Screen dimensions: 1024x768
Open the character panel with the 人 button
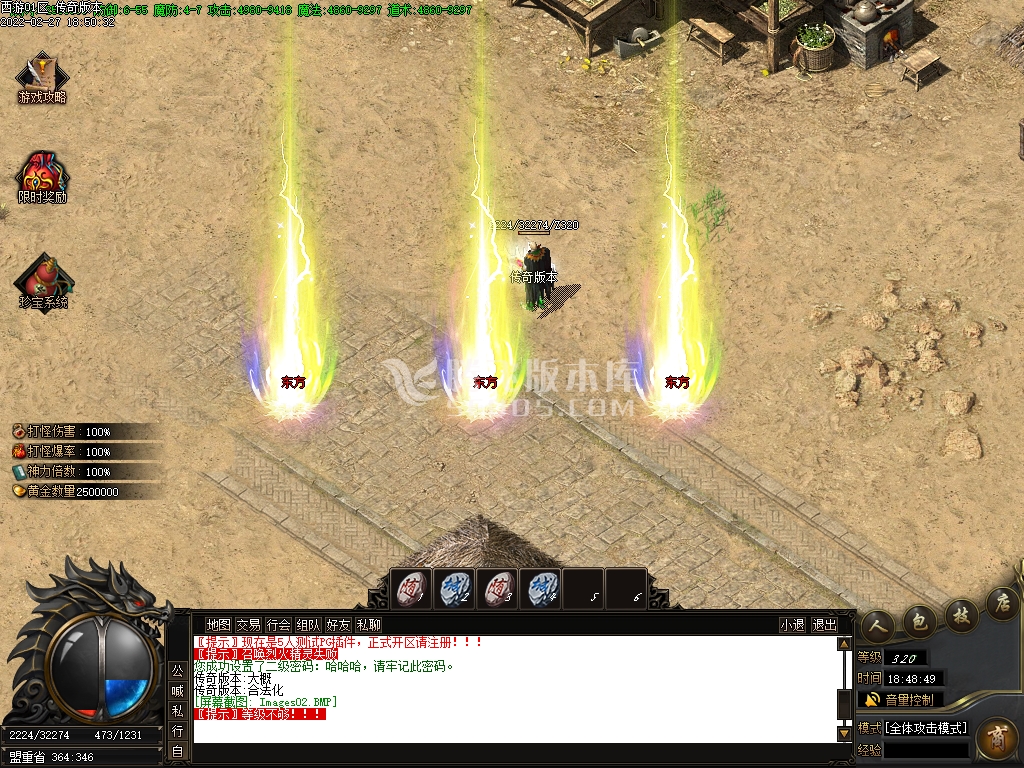click(x=877, y=625)
